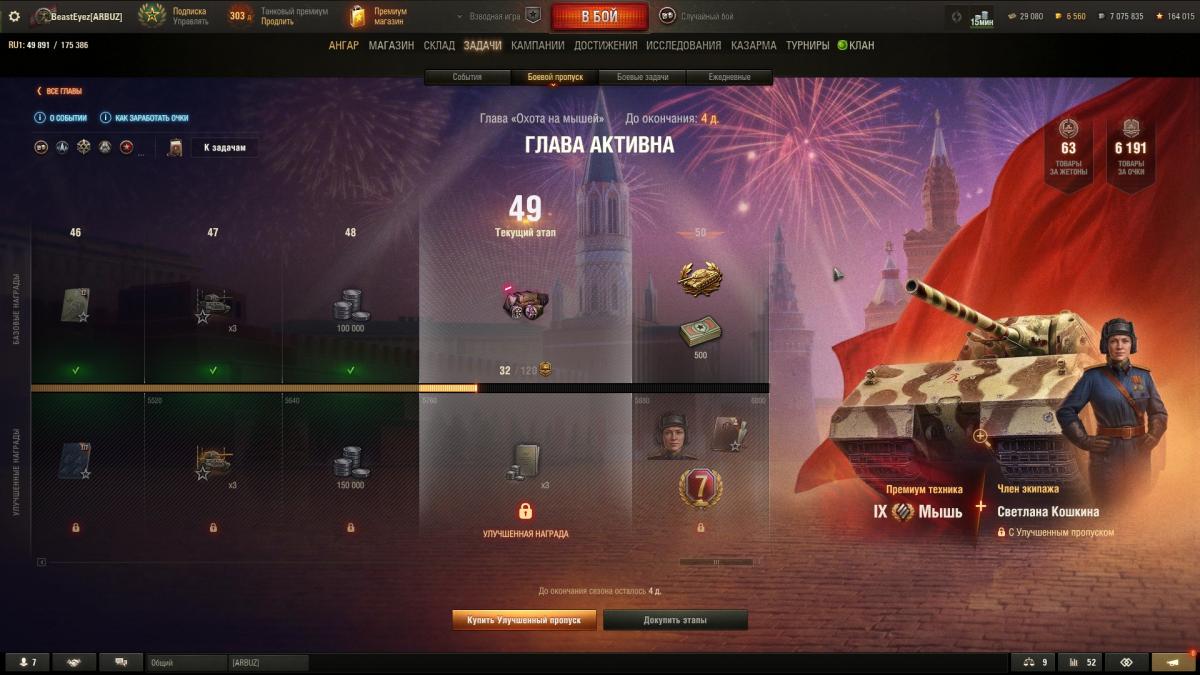Open the КЛАН menu entry
The height and width of the screenshot is (675, 1200).
click(x=856, y=46)
